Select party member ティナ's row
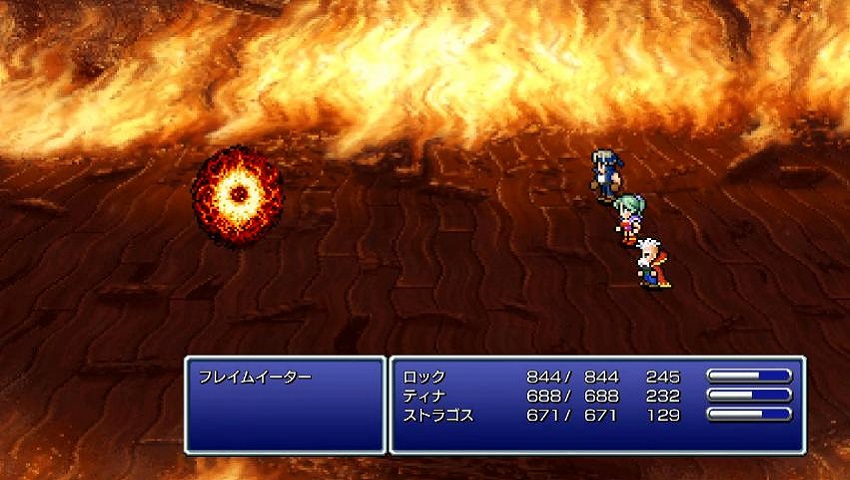This screenshot has width=850, height=480. (x=424, y=395)
